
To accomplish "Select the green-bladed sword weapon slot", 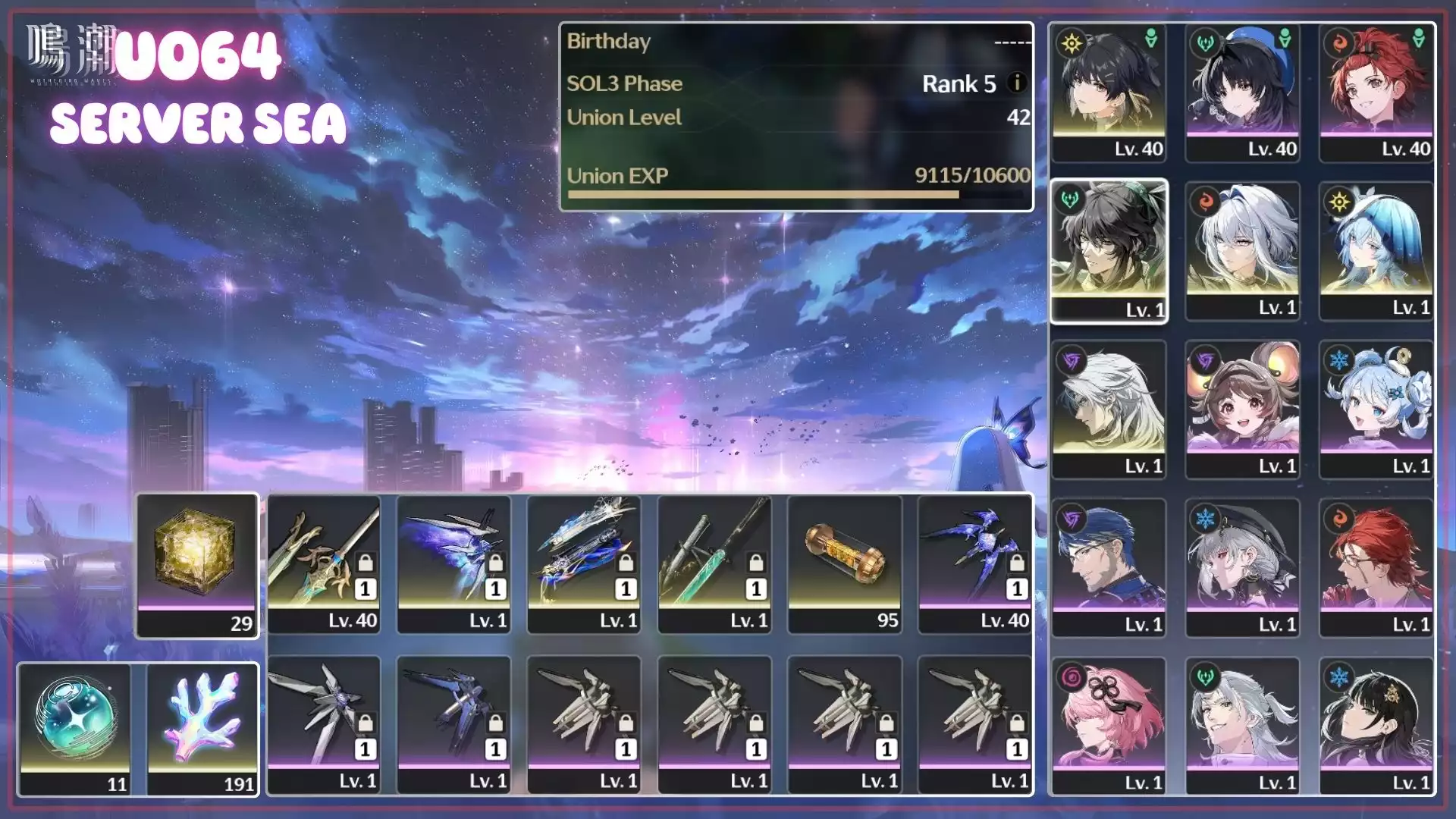I will (x=714, y=564).
